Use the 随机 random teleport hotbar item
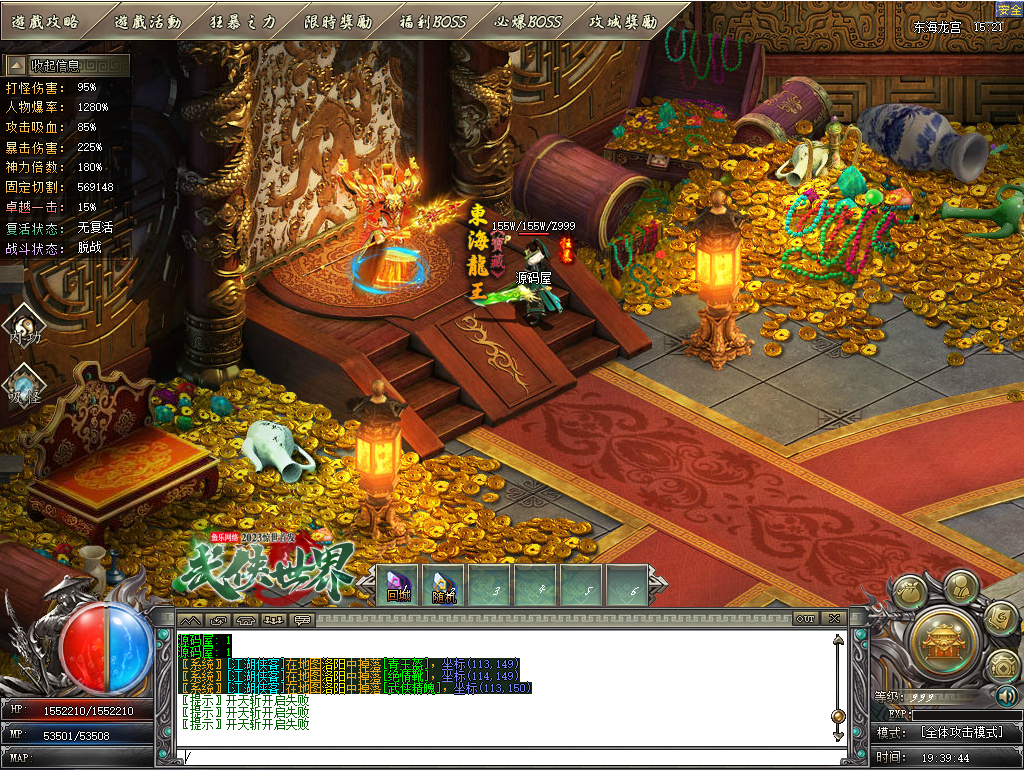Screen dimensions: 1024x770 click(445, 587)
